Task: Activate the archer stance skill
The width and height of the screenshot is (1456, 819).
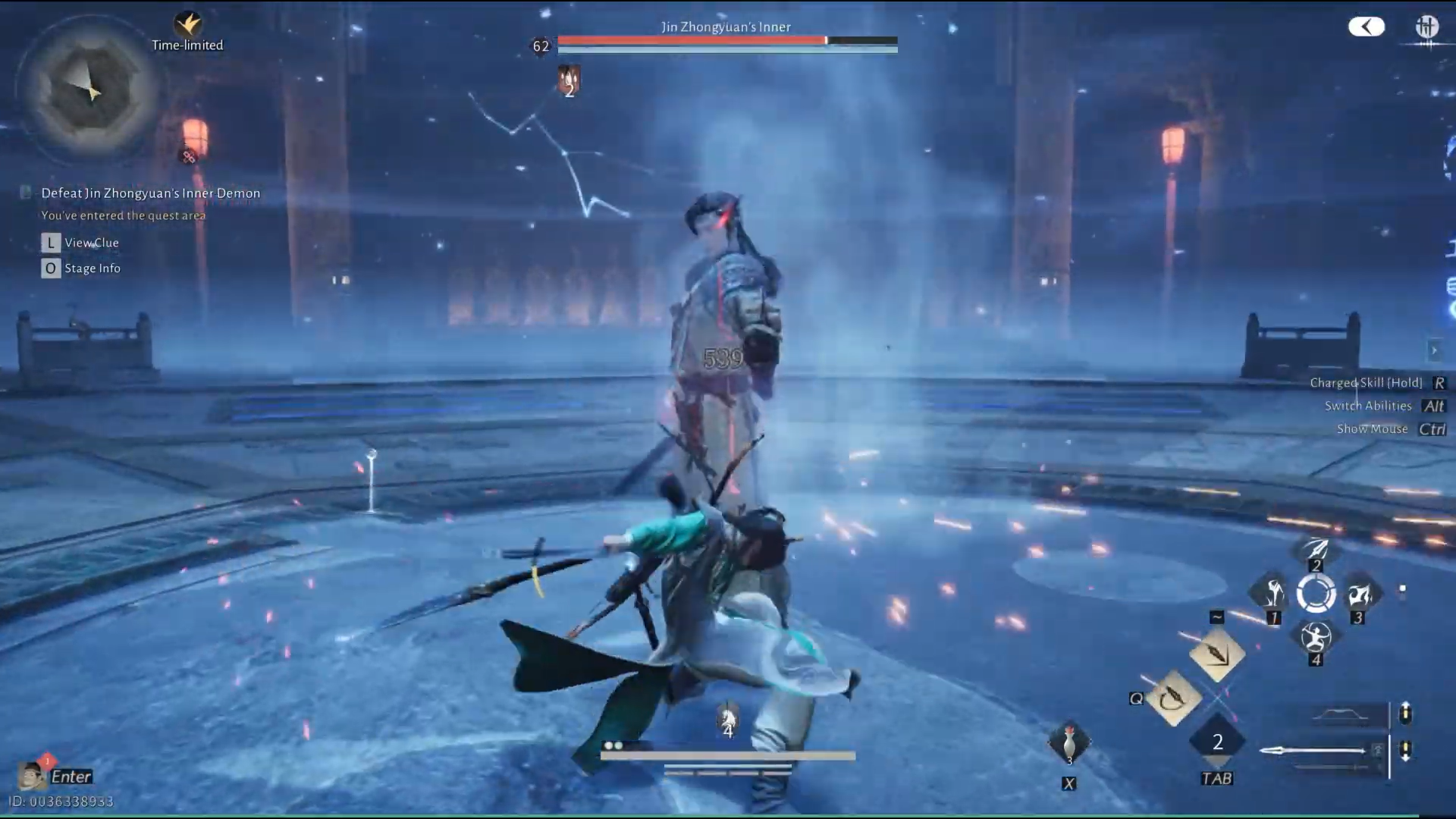Action: [1316, 638]
